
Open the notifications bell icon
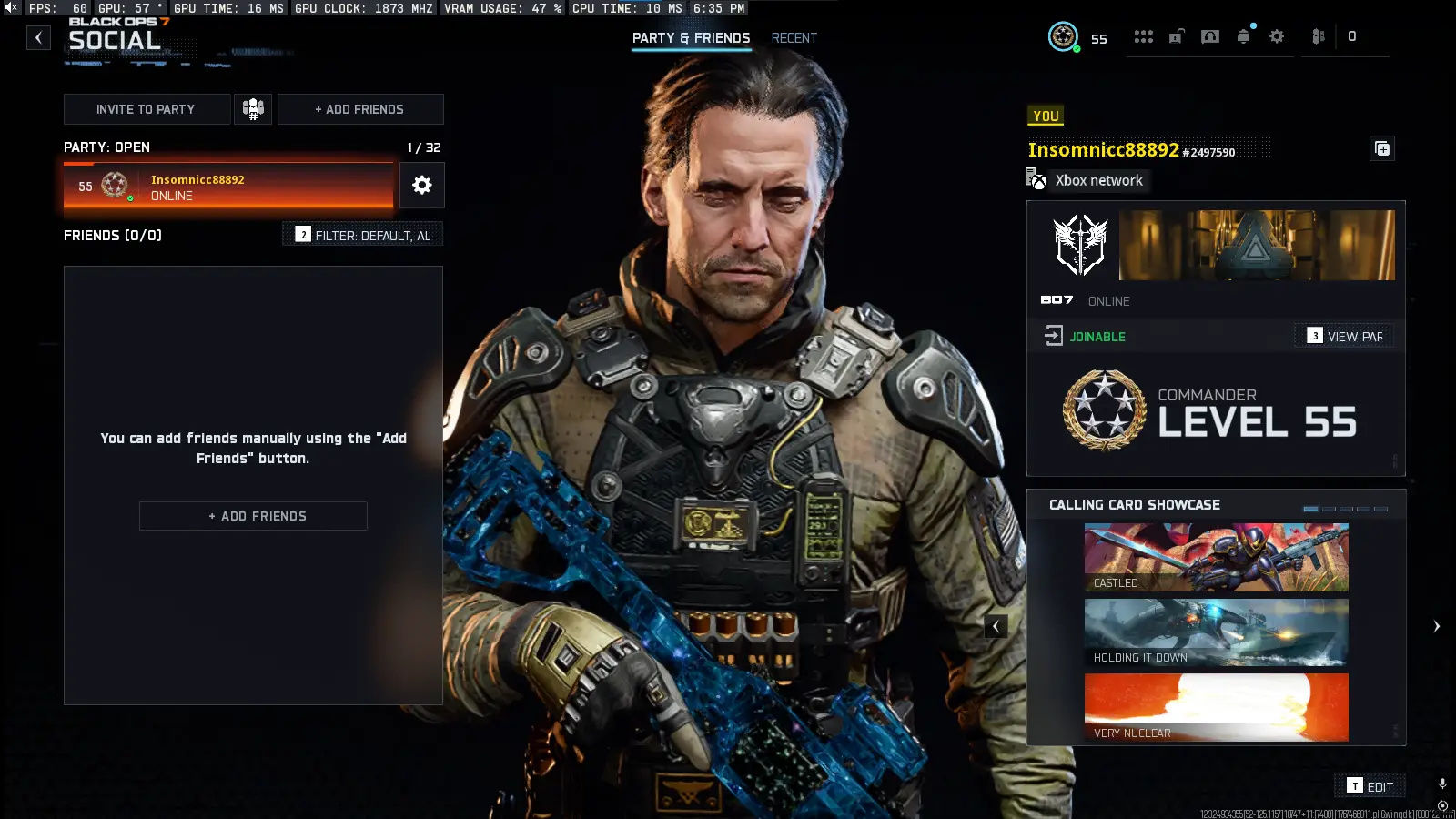[x=1242, y=36]
